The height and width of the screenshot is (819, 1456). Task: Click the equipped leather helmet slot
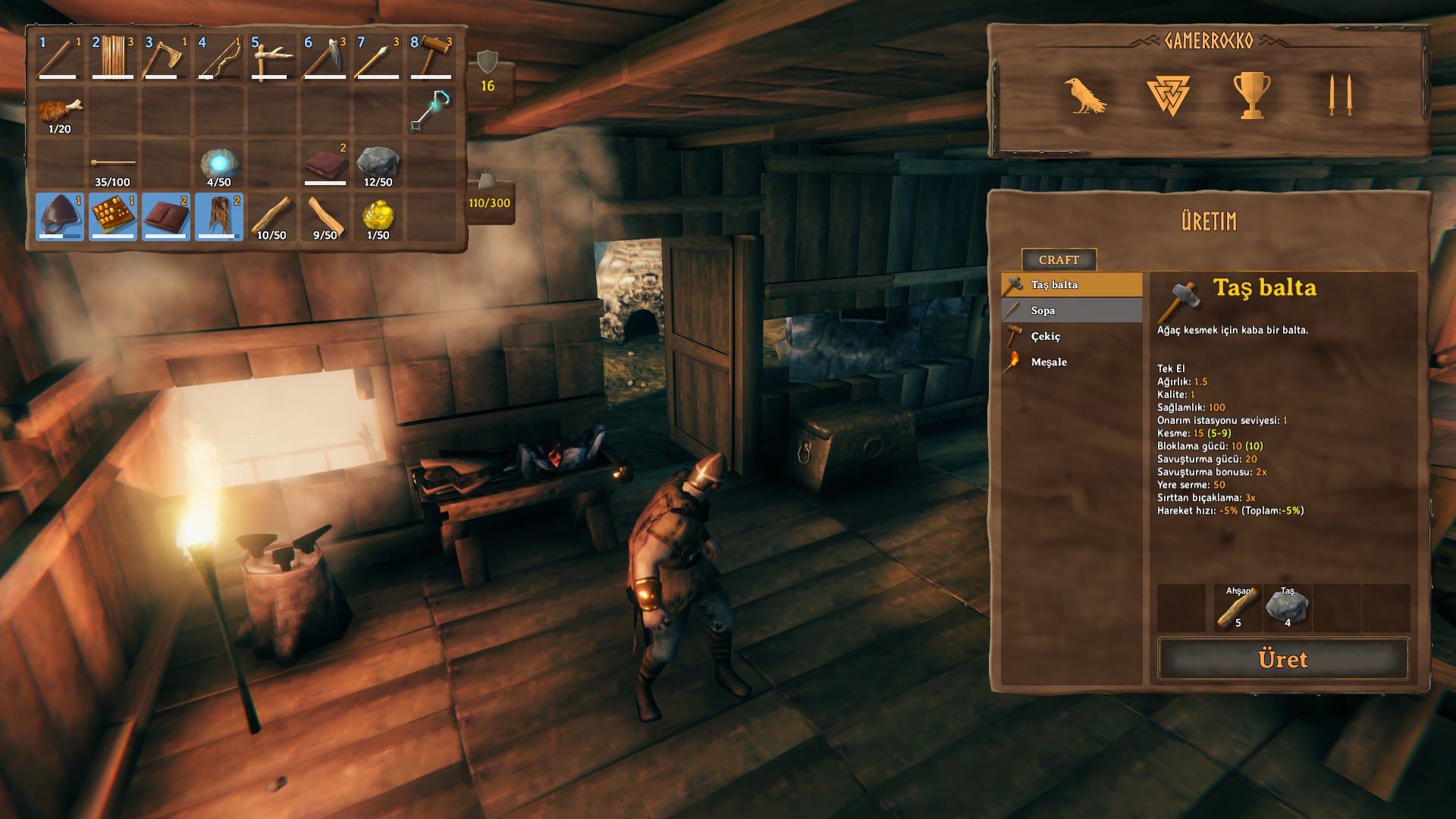(59, 217)
